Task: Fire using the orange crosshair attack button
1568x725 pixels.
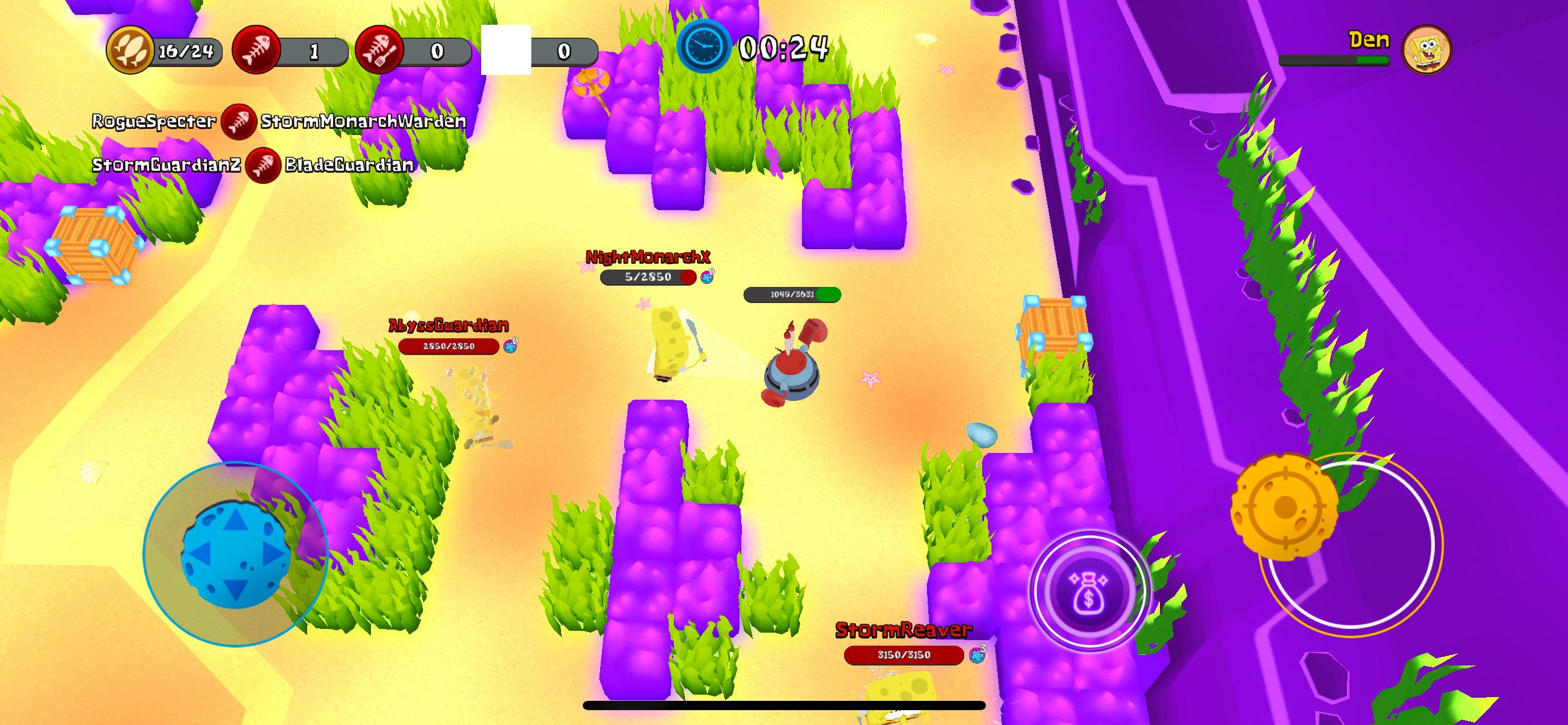Action: click(x=1283, y=507)
